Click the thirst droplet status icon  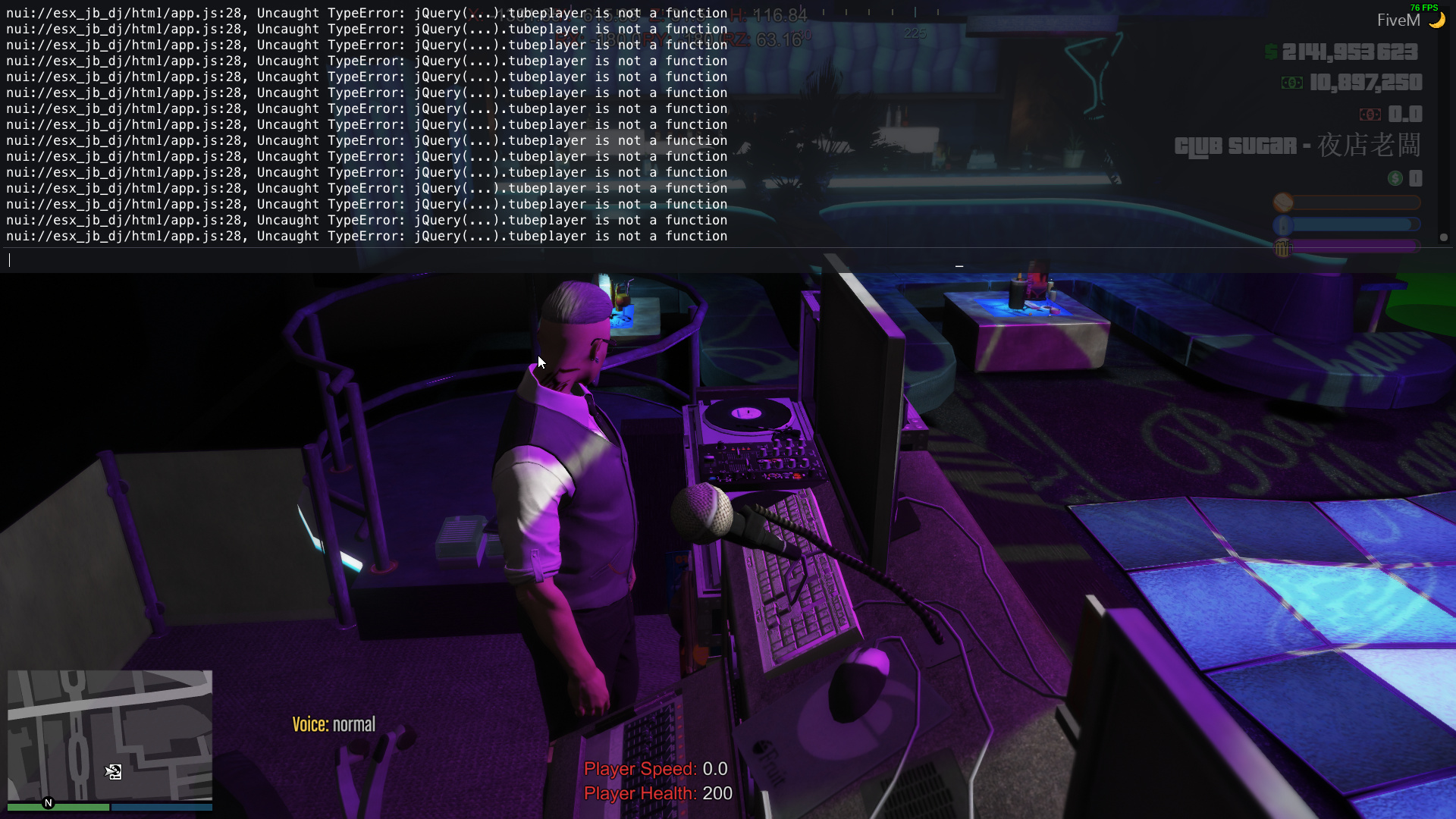point(1282,224)
